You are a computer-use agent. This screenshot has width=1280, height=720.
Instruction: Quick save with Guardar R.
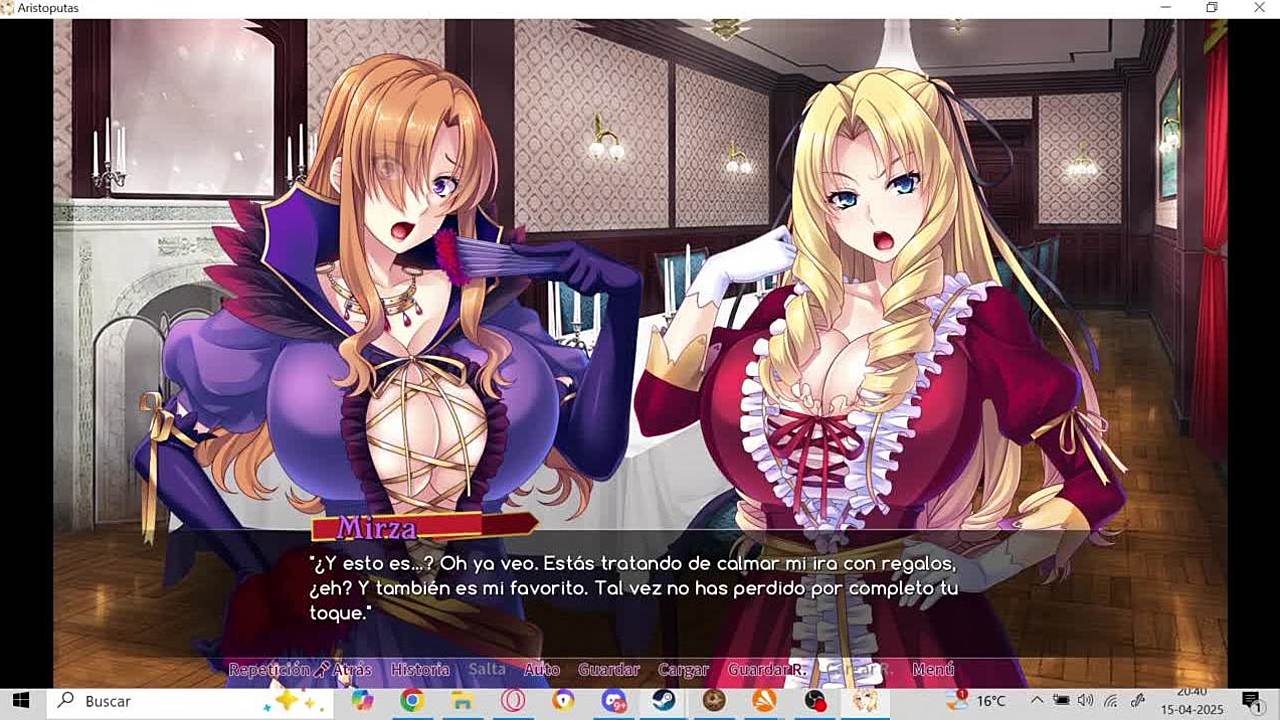(x=767, y=669)
